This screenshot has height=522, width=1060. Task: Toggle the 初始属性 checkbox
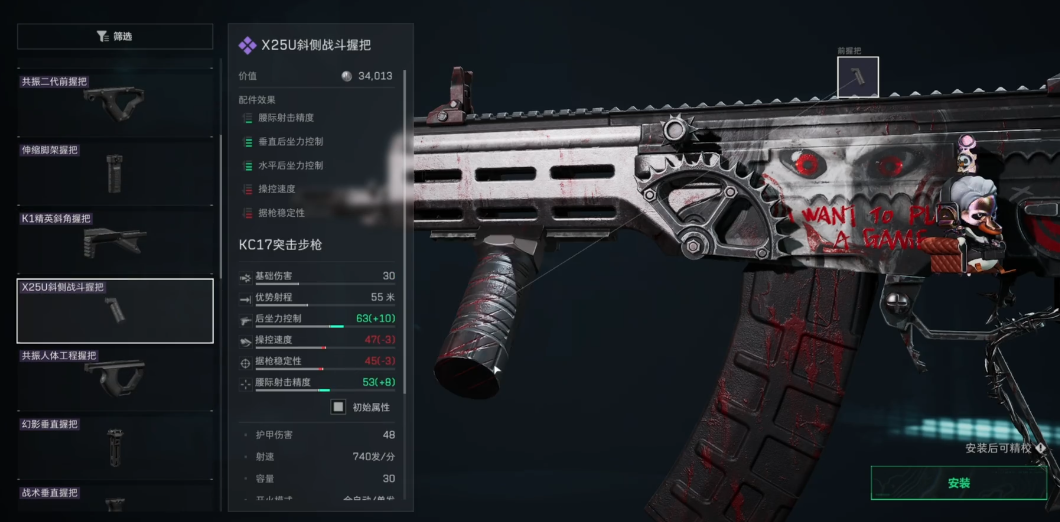tap(339, 407)
